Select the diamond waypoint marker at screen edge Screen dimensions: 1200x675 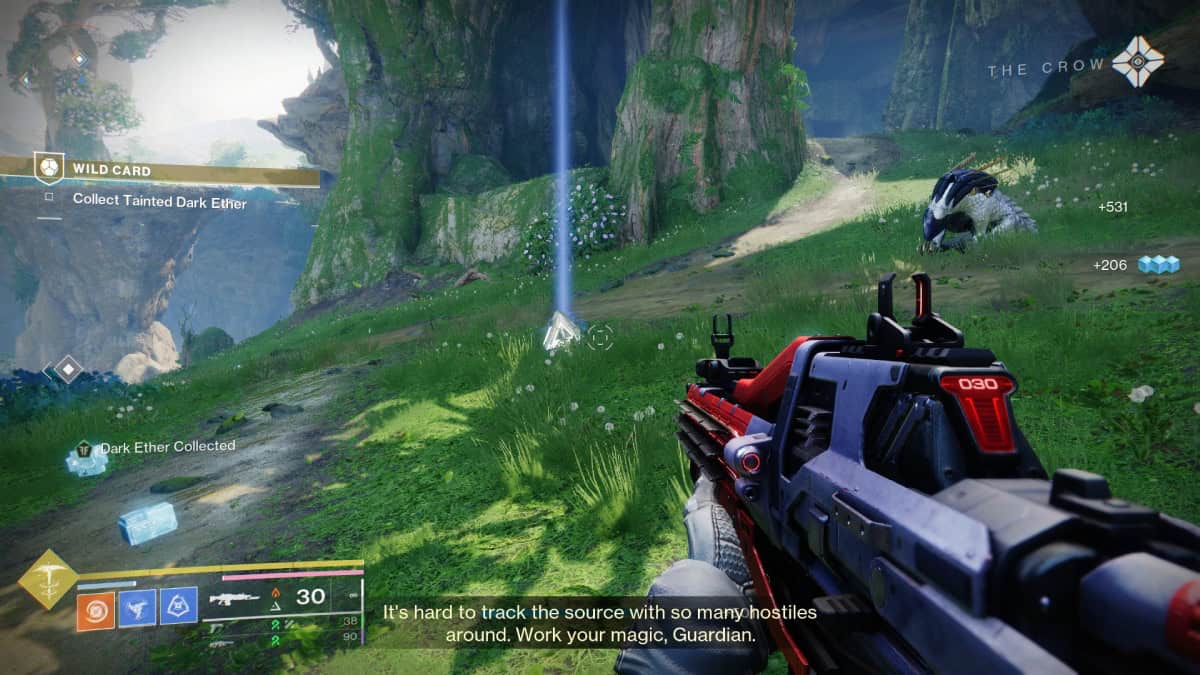tap(67, 369)
